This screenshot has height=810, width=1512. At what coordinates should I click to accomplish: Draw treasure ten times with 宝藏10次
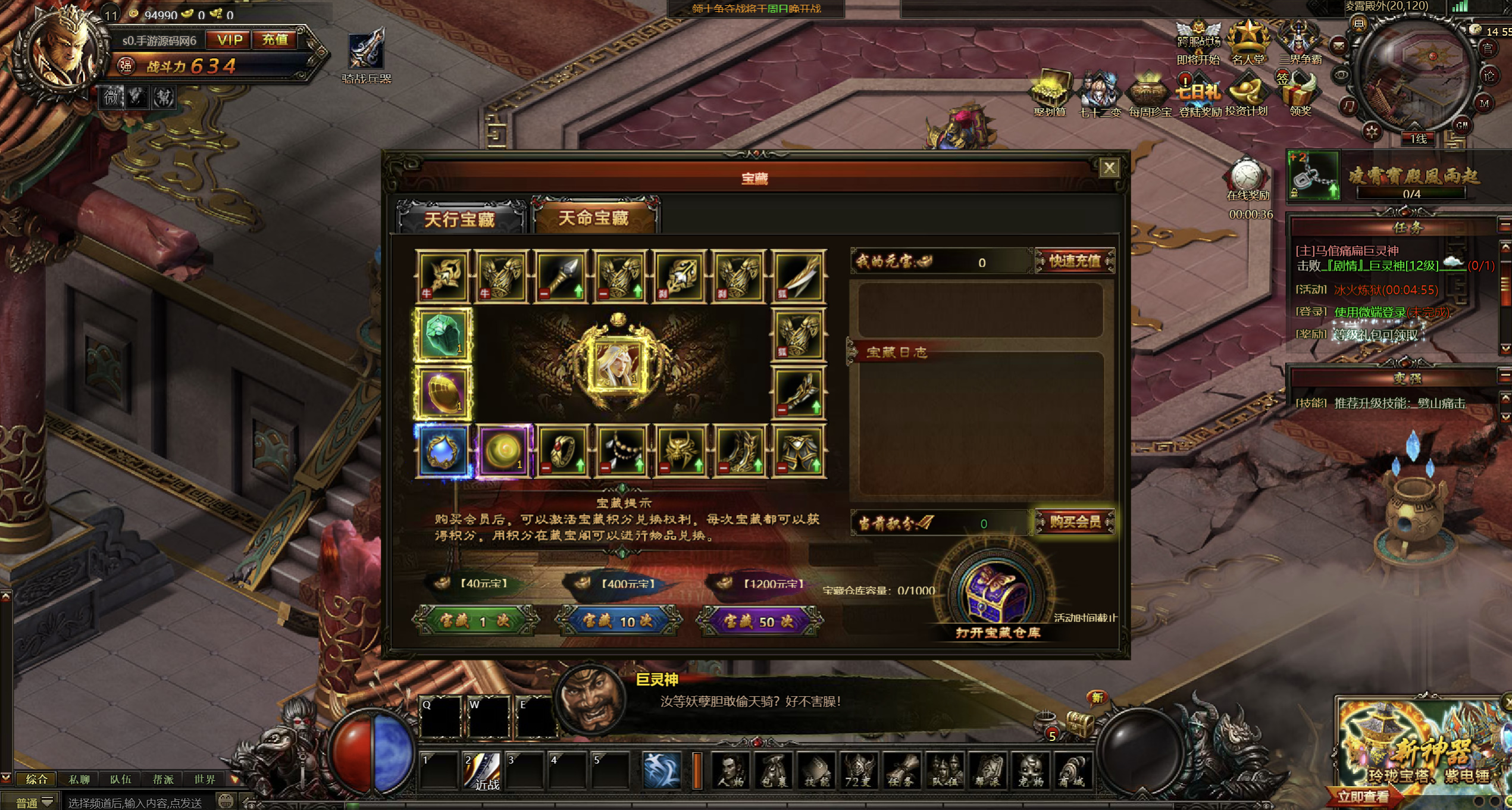pyautogui.click(x=617, y=621)
